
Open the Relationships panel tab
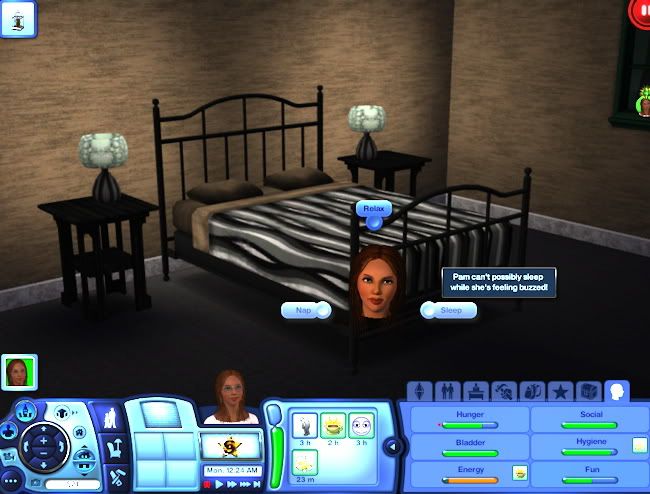[445, 391]
